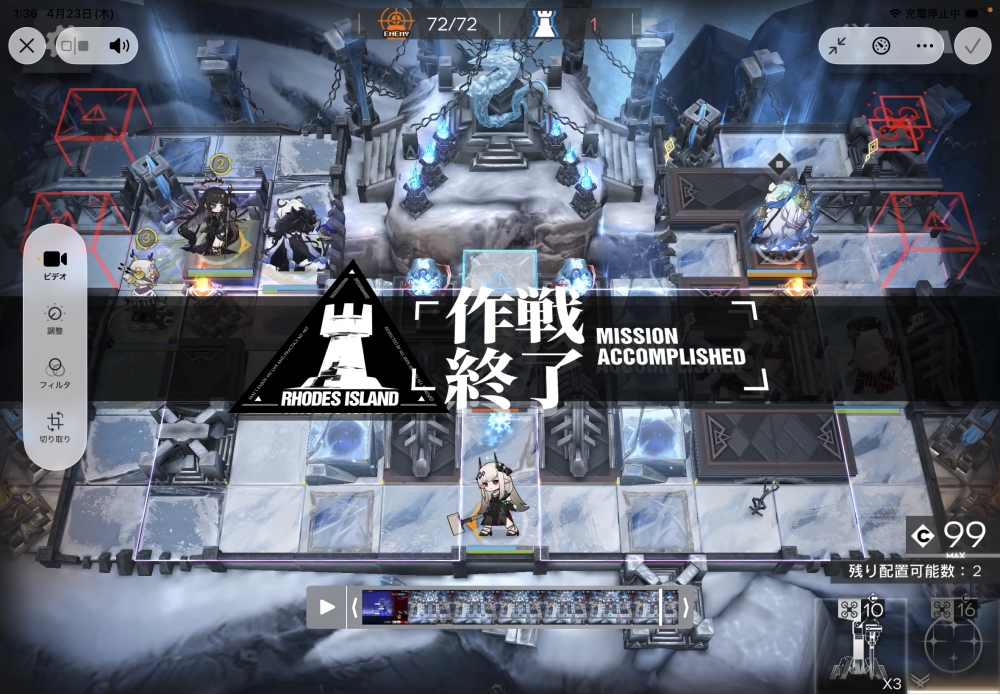
Task: Select the cost-16 sparkle-crosshair deploy card
Action: (953, 646)
